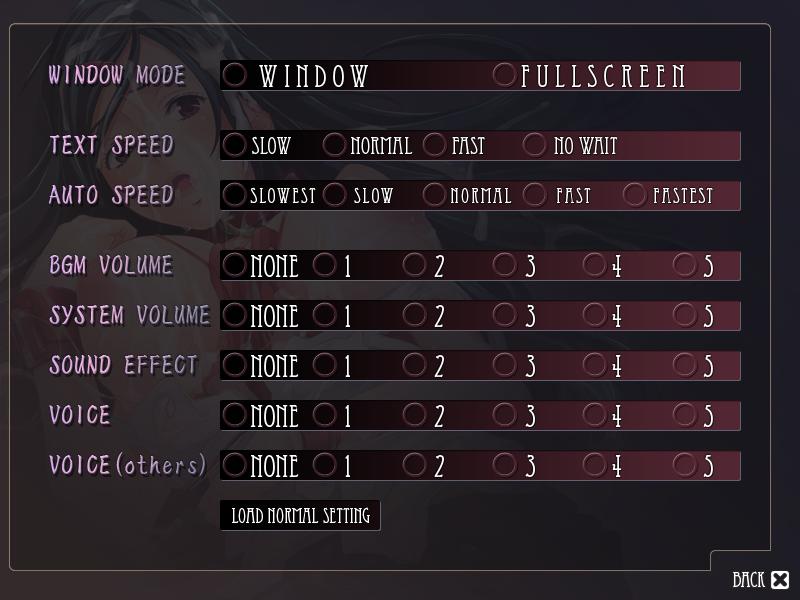Screen dimensions: 800x600
Task: Select Window display mode
Action: tap(235, 75)
